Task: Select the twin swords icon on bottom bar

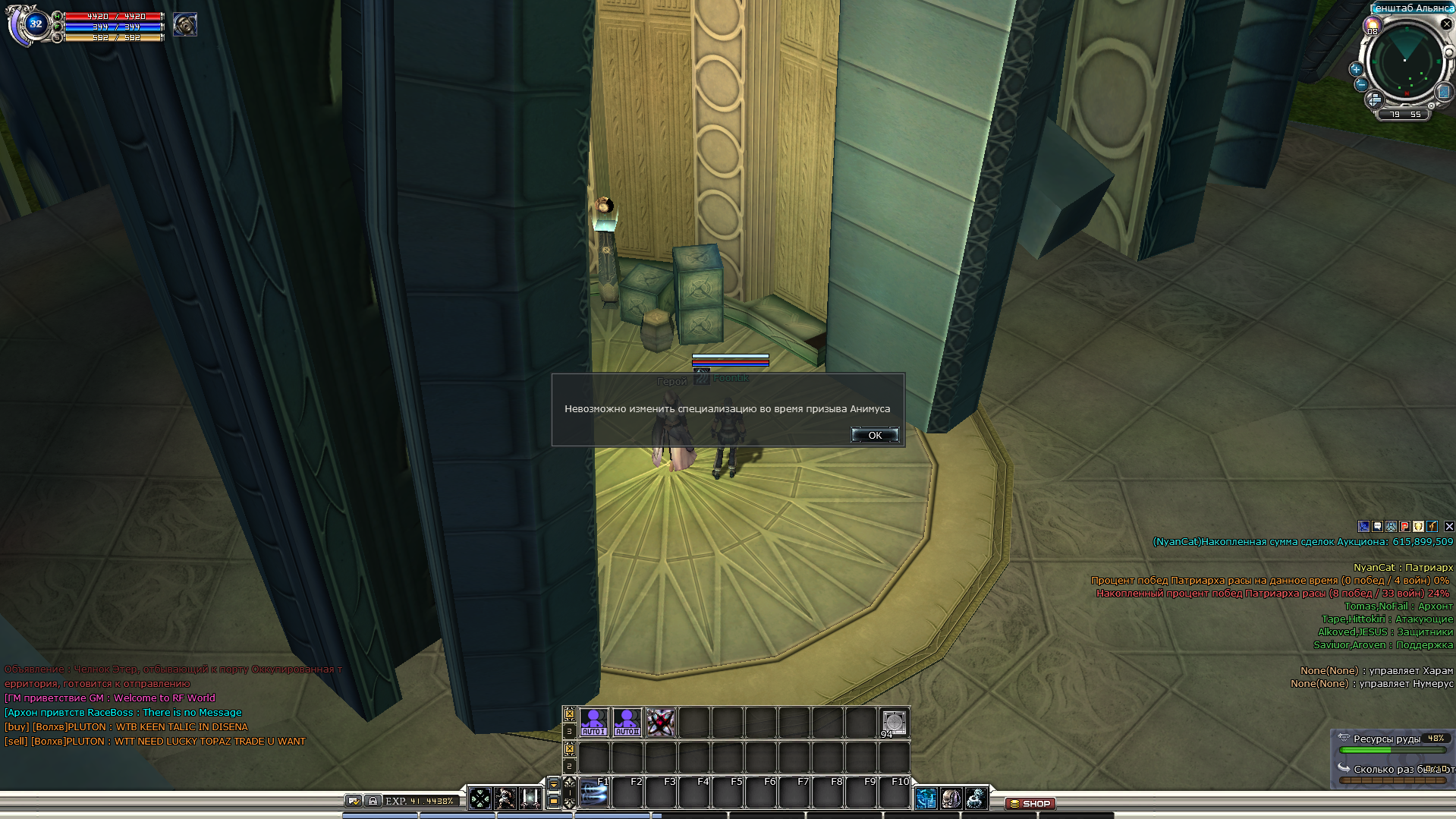Action: pyautogui.click(x=530, y=798)
